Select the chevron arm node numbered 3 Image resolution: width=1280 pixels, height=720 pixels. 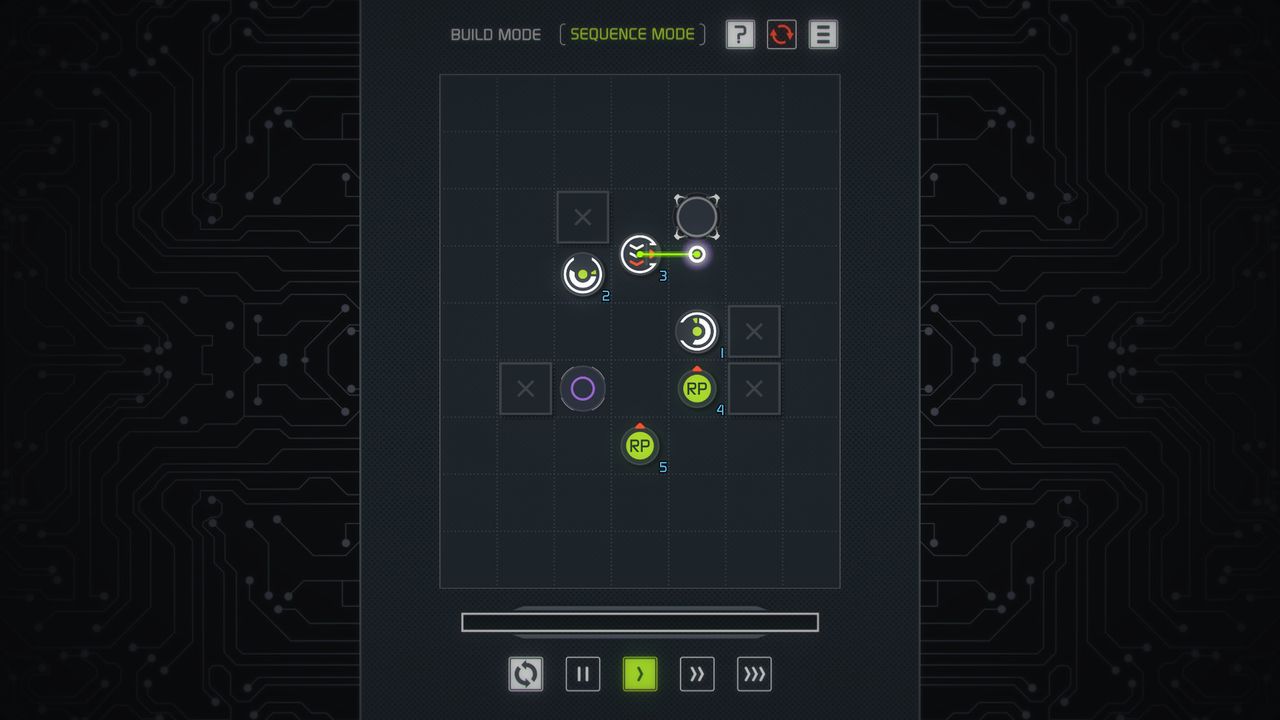click(x=639, y=255)
